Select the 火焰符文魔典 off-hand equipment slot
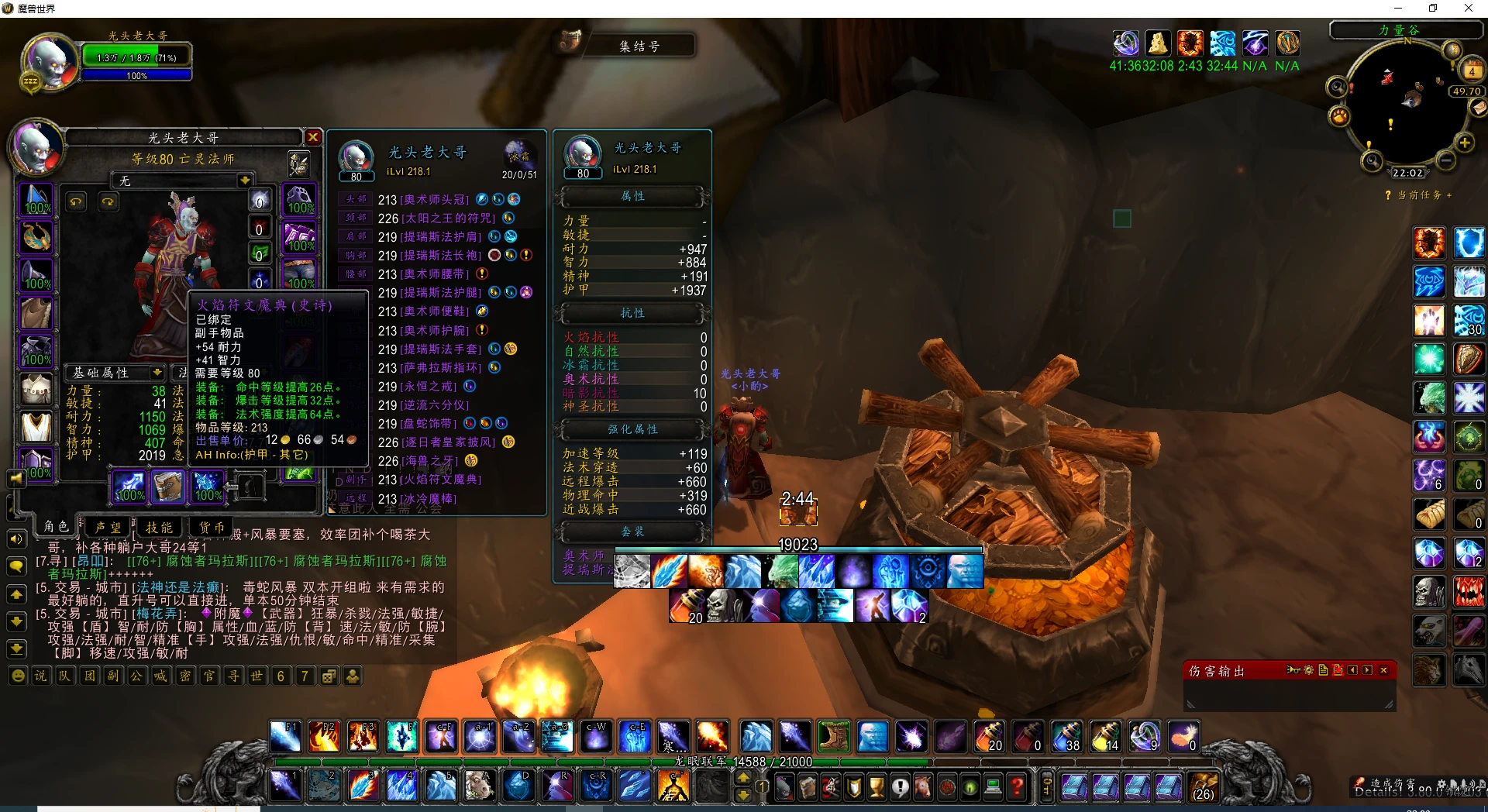The width and height of the screenshot is (1488, 812). tap(168, 486)
